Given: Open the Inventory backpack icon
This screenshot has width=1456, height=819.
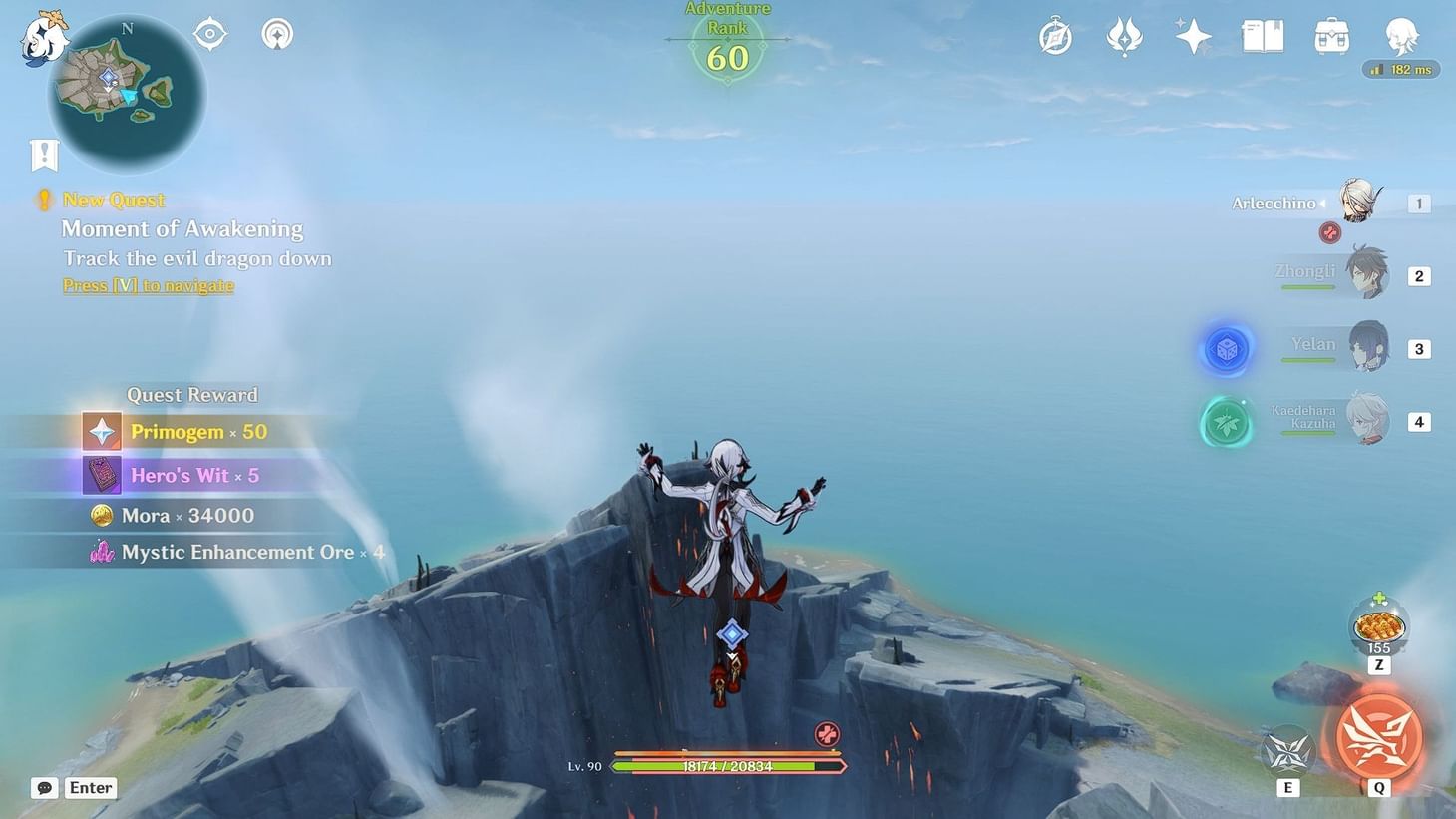Looking at the screenshot, I should pyautogui.click(x=1330, y=35).
